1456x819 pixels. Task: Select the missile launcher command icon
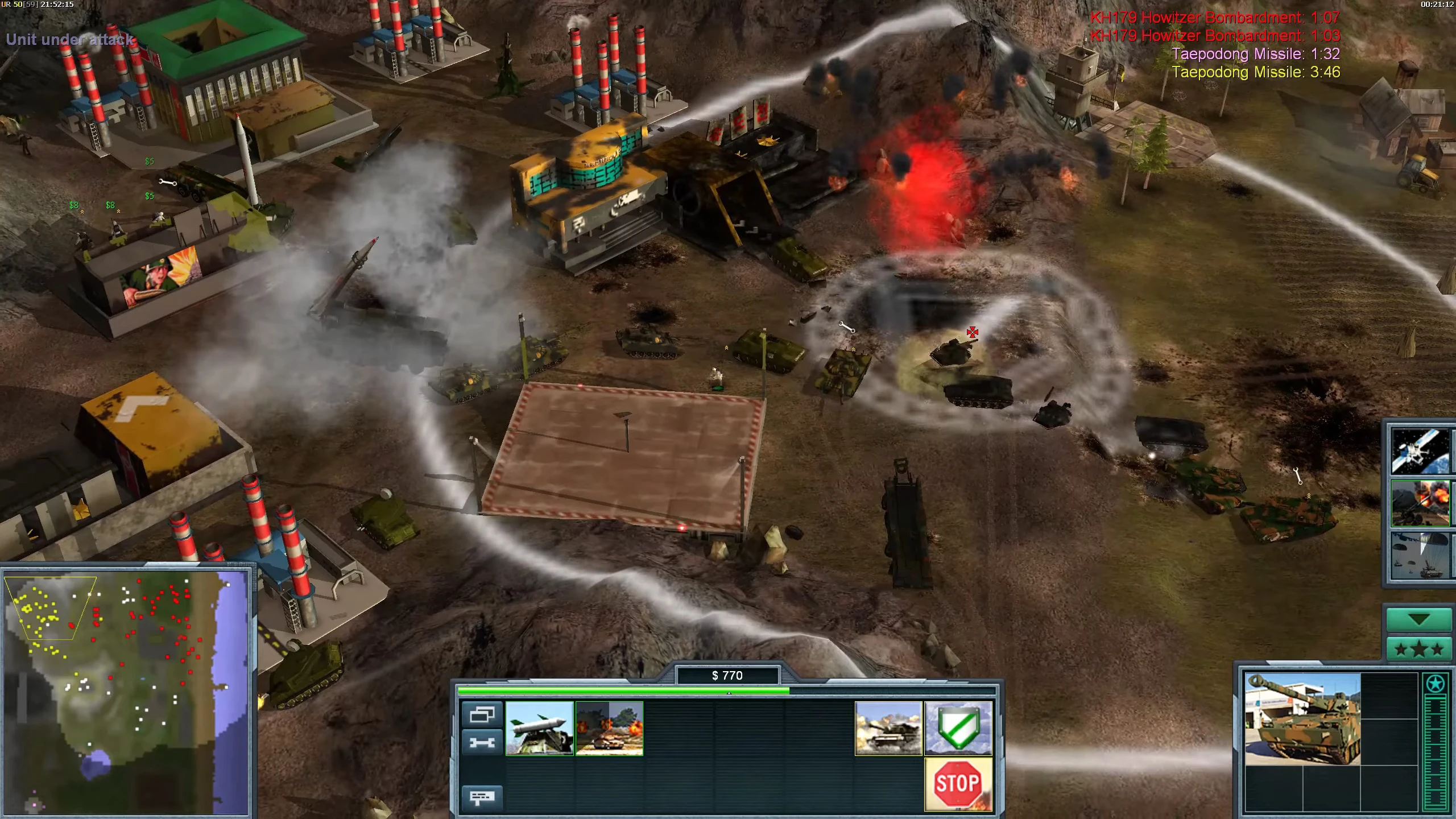539,728
